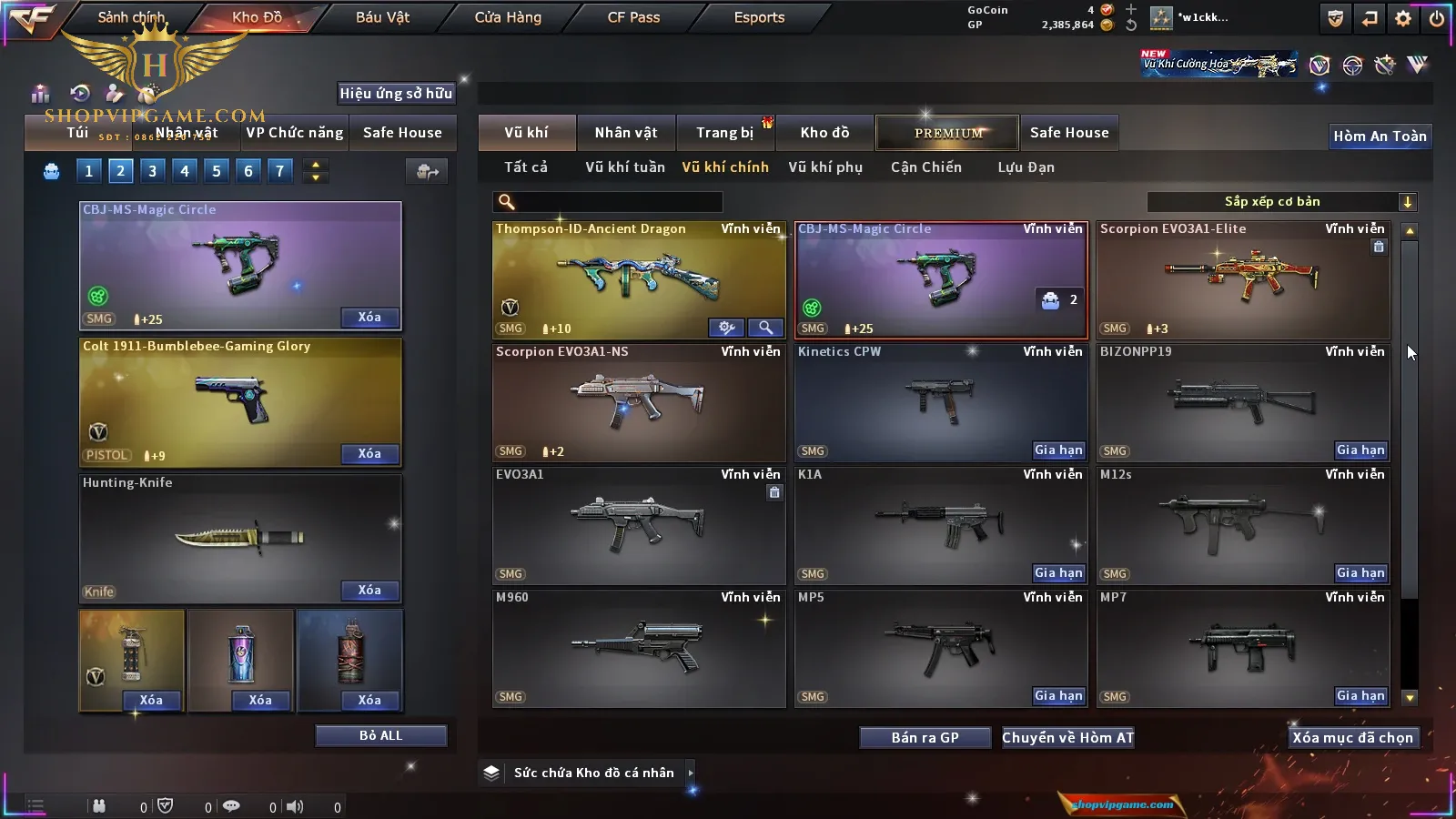Select the Thompson-ID-Ancient Dragon weapon
The image size is (1456, 819).
click(638, 278)
